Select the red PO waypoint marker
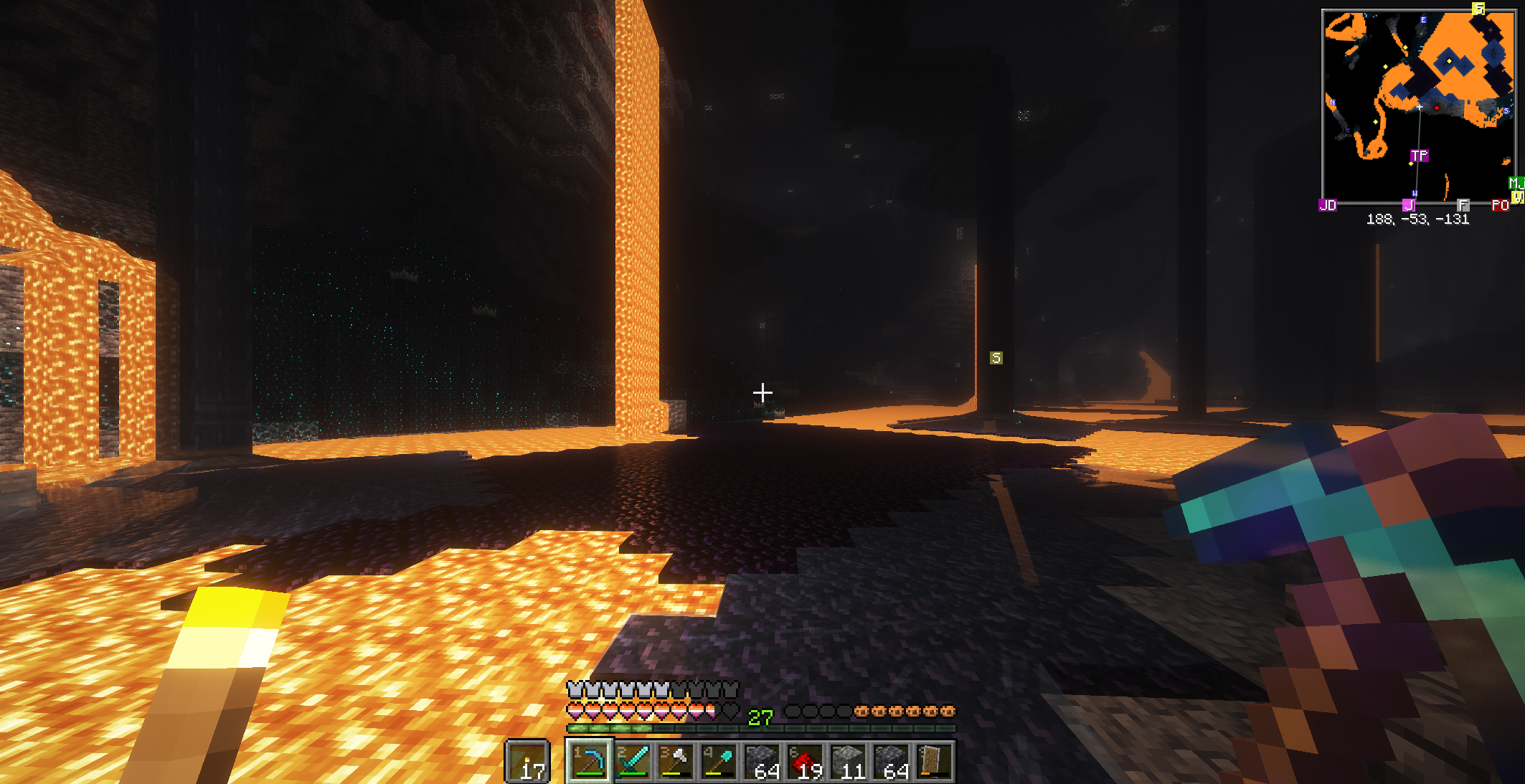 point(1500,205)
